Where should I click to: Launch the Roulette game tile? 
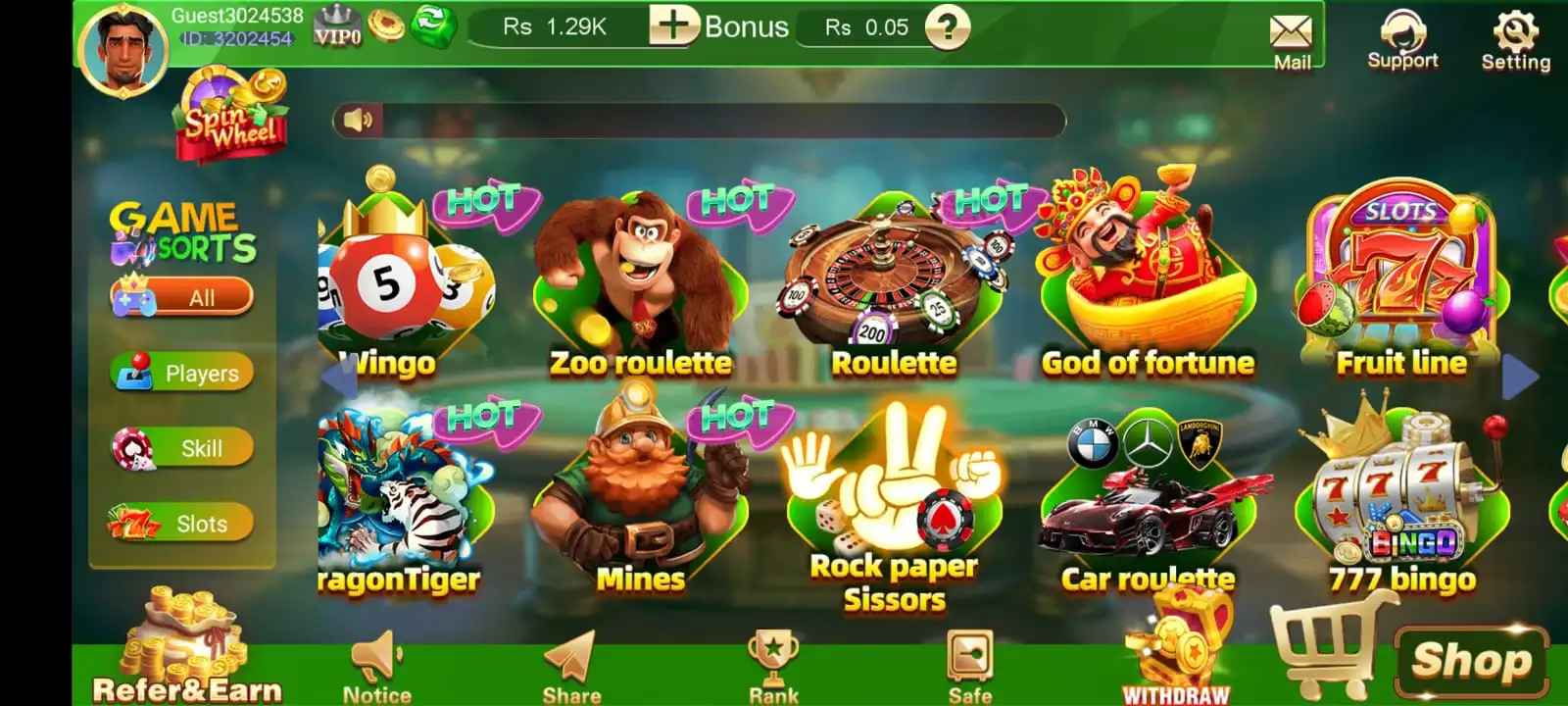pyautogui.click(x=893, y=286)
